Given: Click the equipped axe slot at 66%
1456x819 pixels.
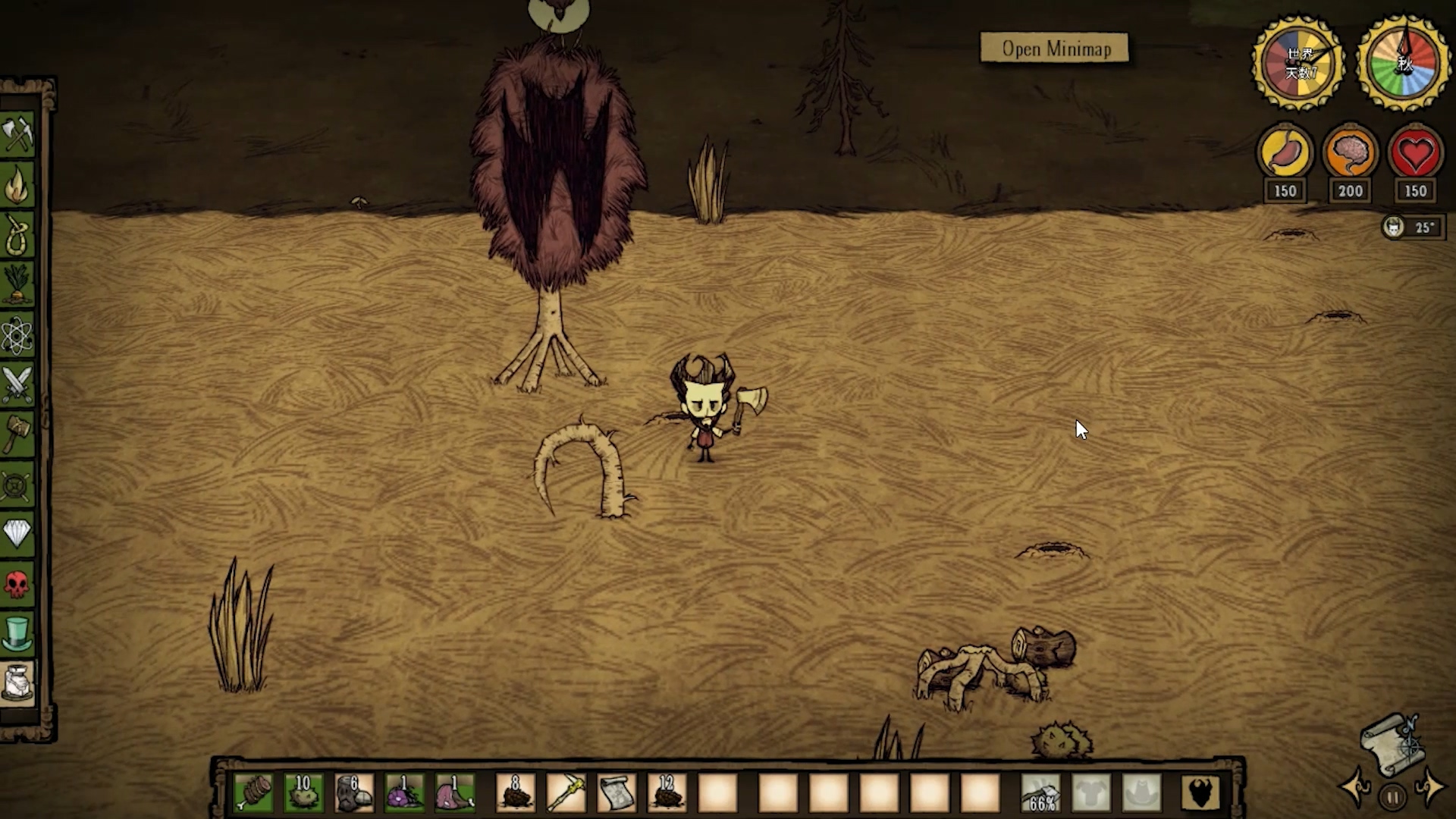Looking at the screenshot, I should [x=1040, y=793].
